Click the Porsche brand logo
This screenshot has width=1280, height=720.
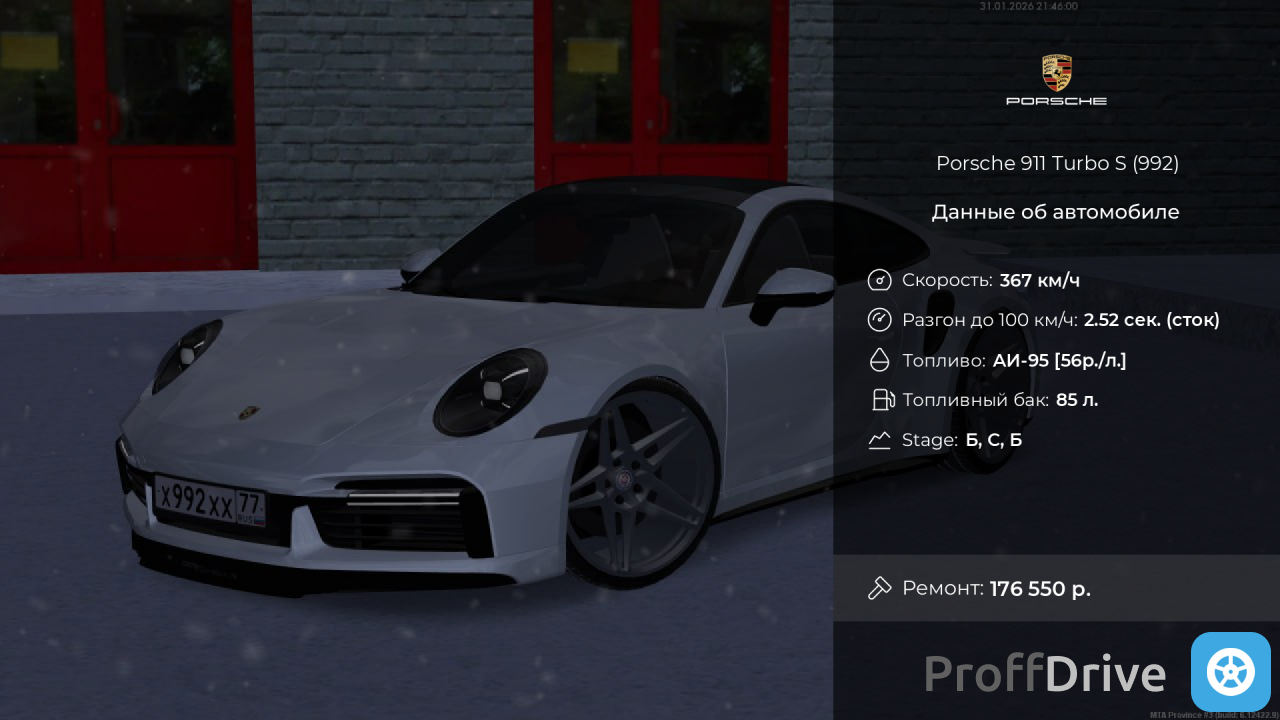1056,80
